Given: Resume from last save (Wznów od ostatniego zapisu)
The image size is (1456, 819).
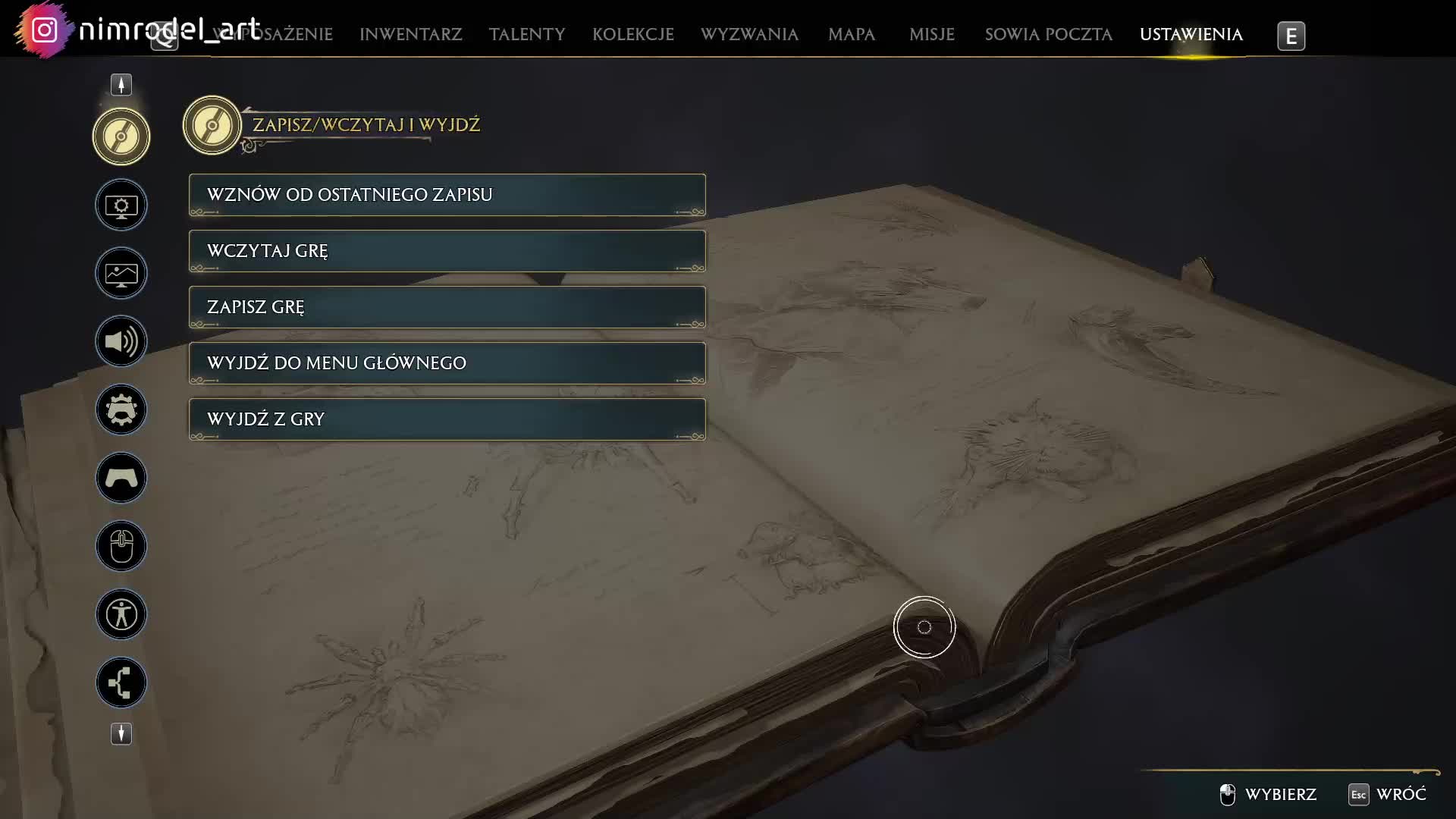Looking at the screenshot, I should tap(447, 195).
